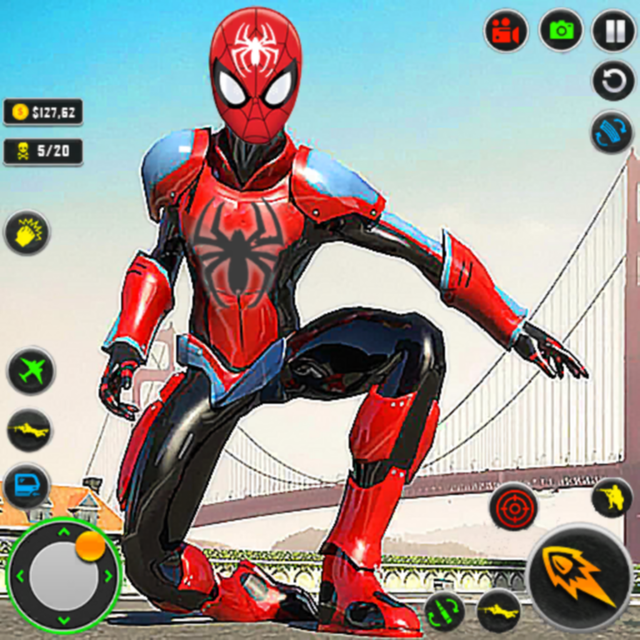Click the white circular restart arrow
Viewport: 640px width, 640px height.
(613, 81)
